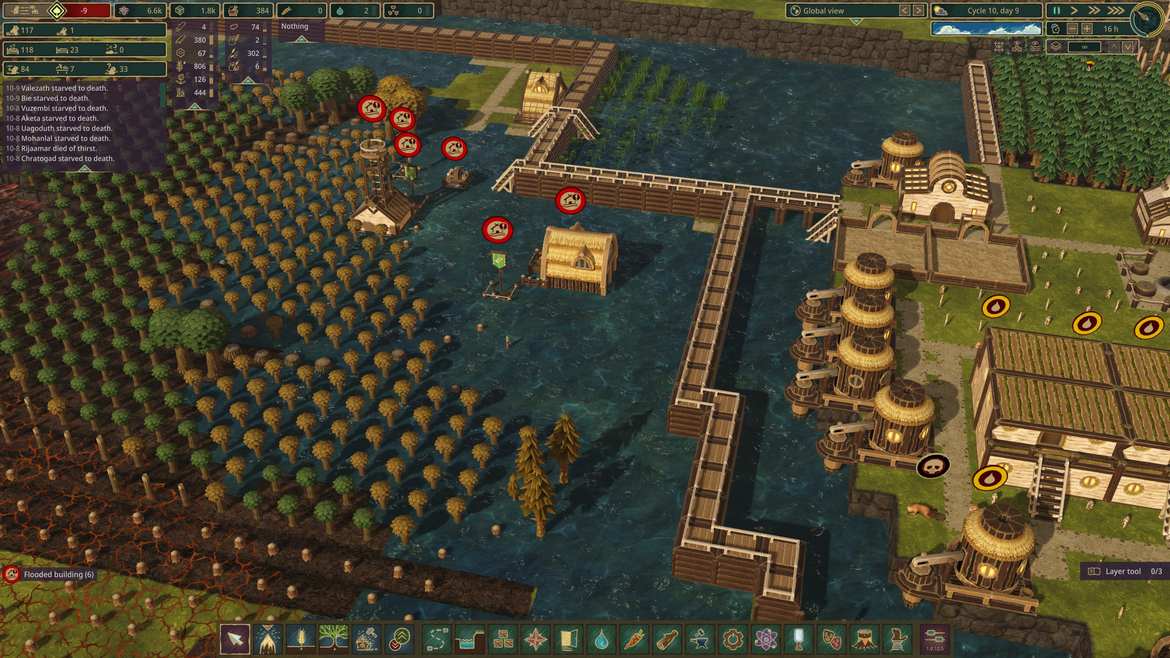
Task: Open the Layer tool panel
Action: pyautogui.click(x=1122, y=571)
